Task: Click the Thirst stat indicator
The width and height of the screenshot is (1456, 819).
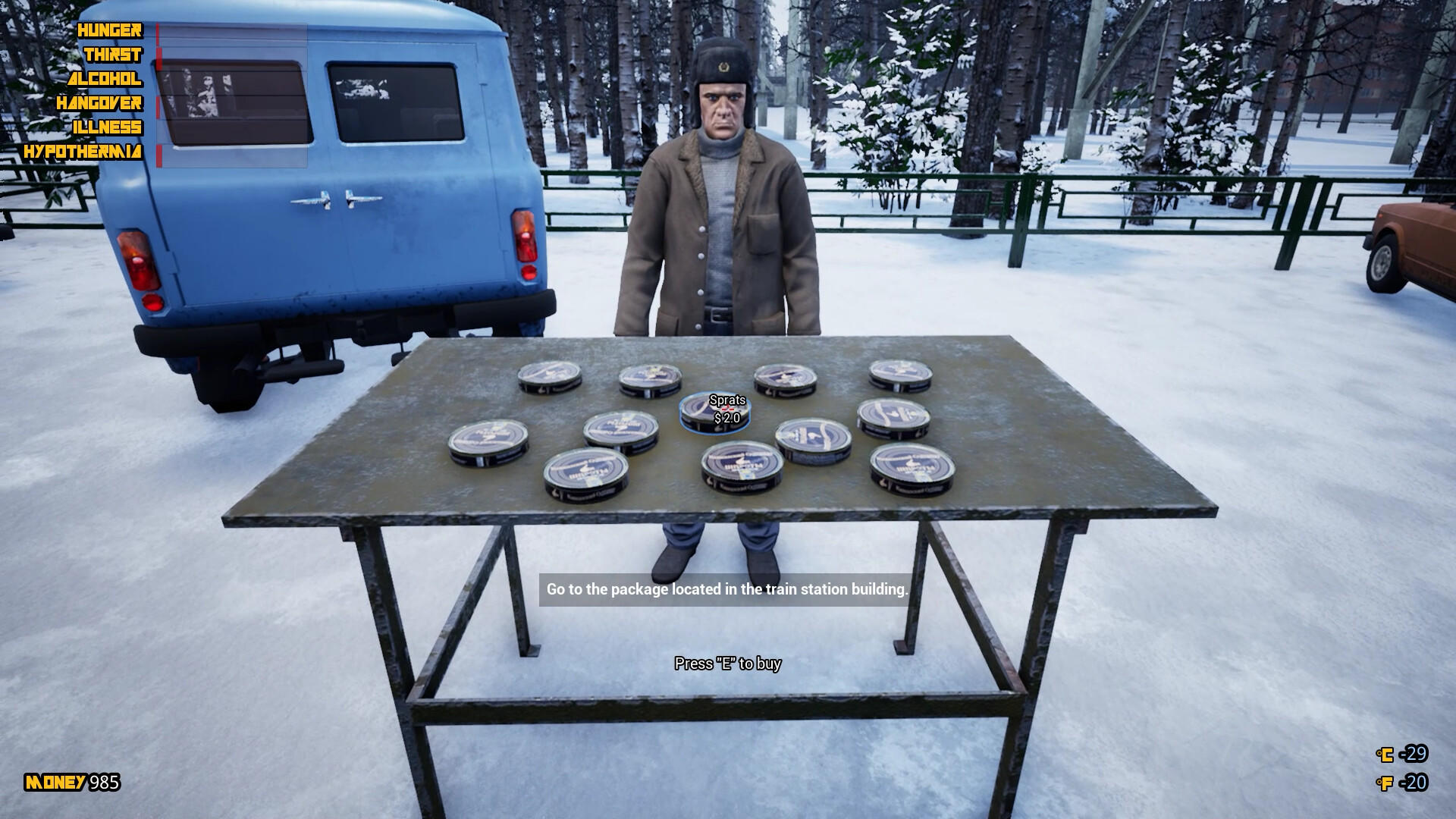Action: [x=114, y=55]
